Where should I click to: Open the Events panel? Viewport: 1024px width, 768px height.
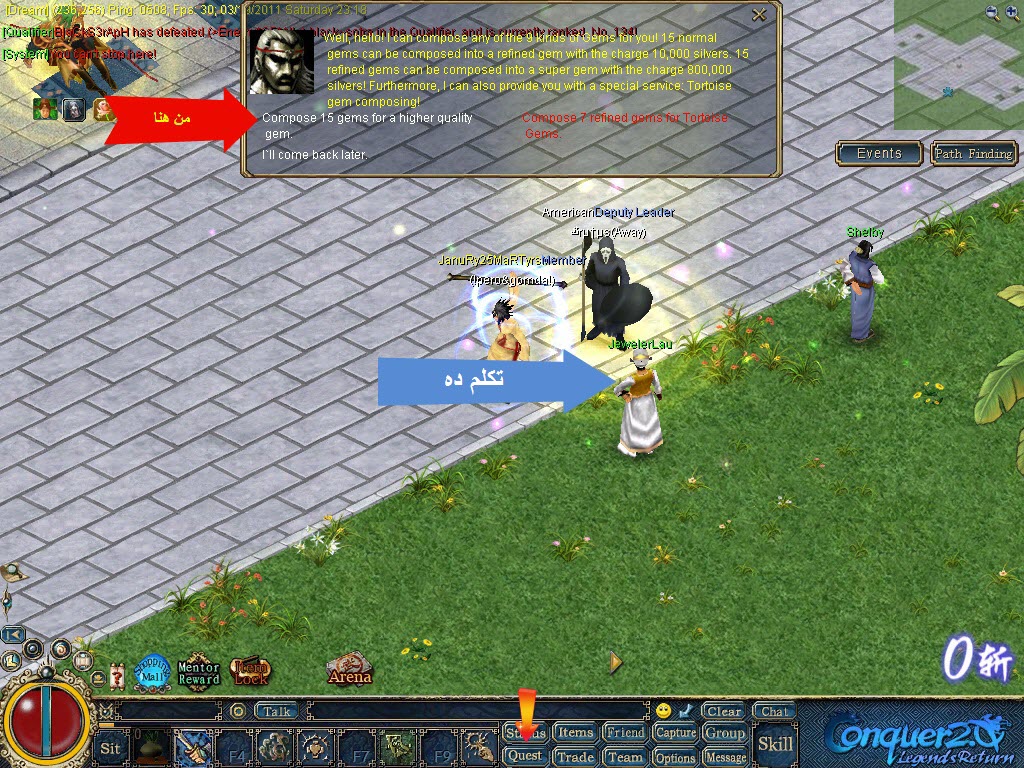(x=879, y=153)
